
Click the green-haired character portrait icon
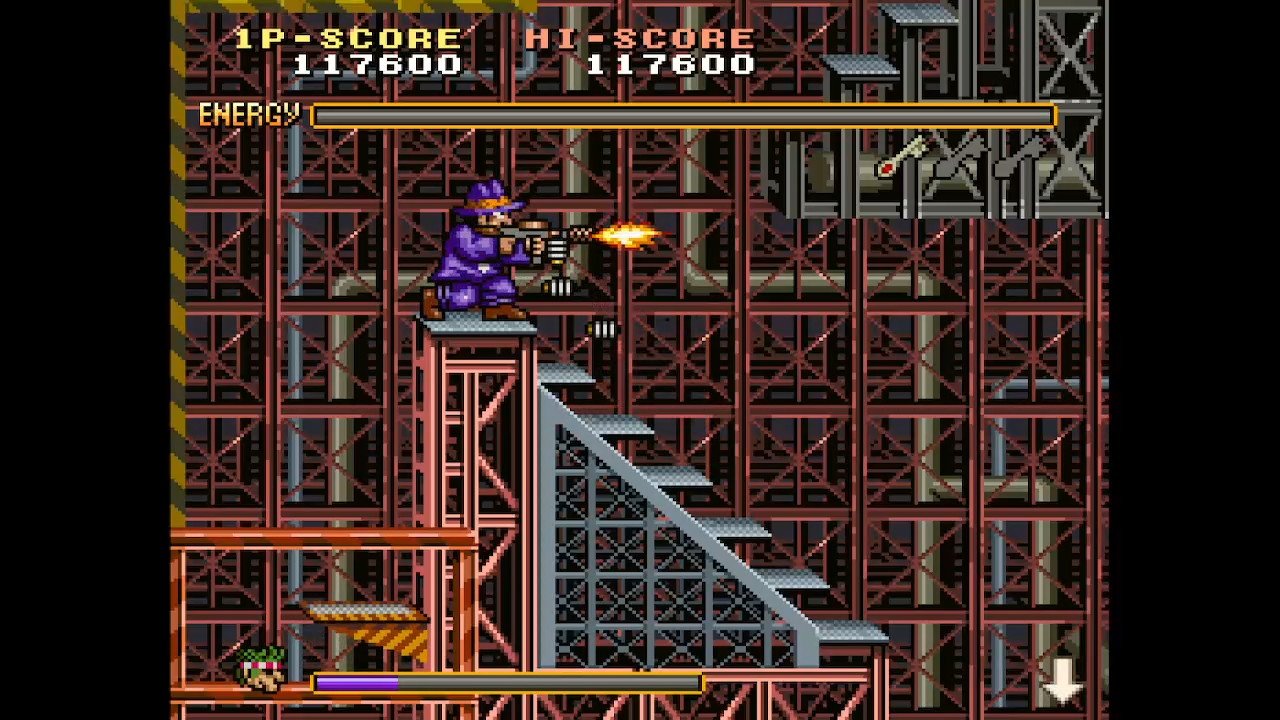(262, 669)
